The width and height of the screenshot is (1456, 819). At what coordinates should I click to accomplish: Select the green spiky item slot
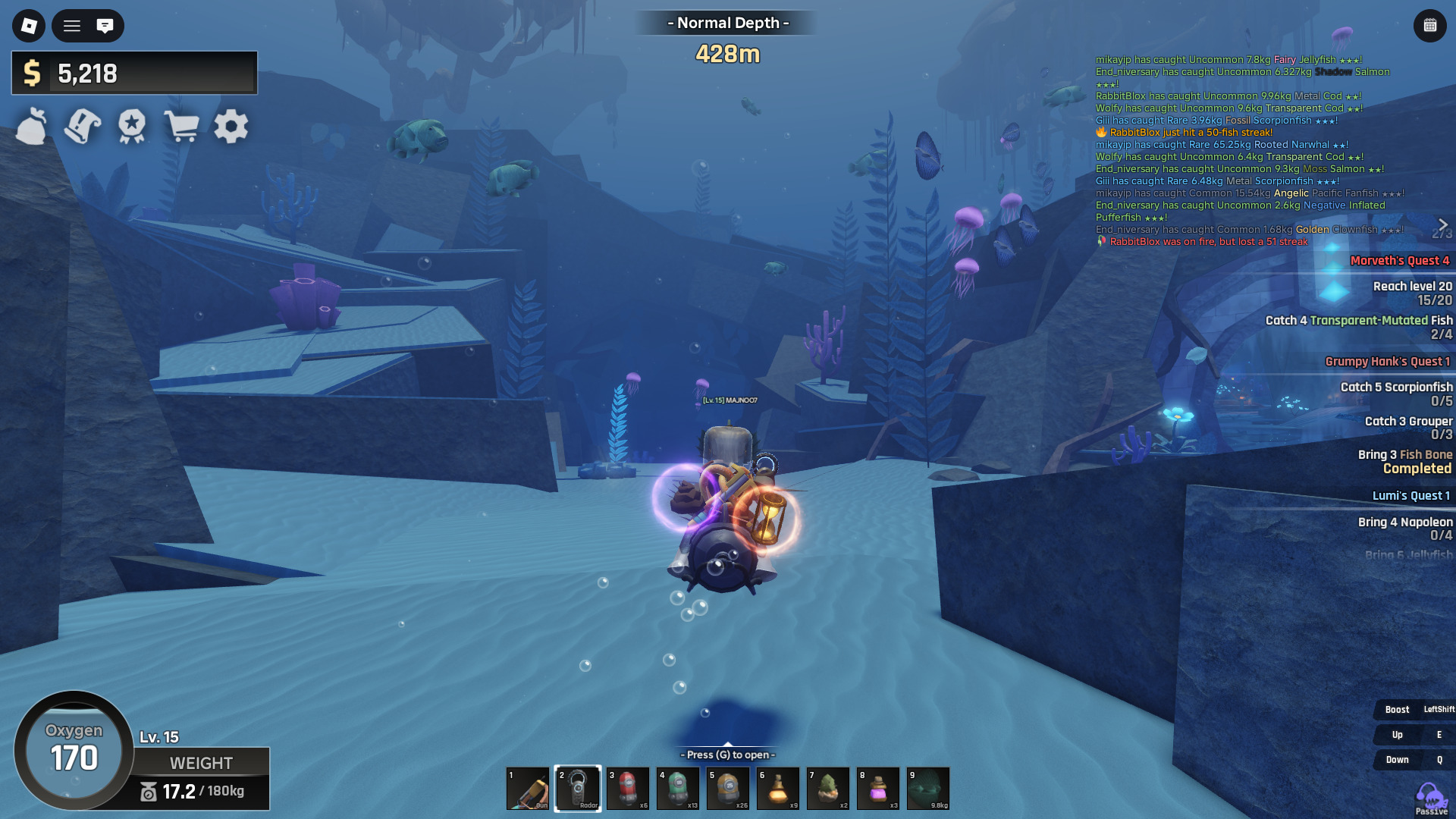(828, 789)
